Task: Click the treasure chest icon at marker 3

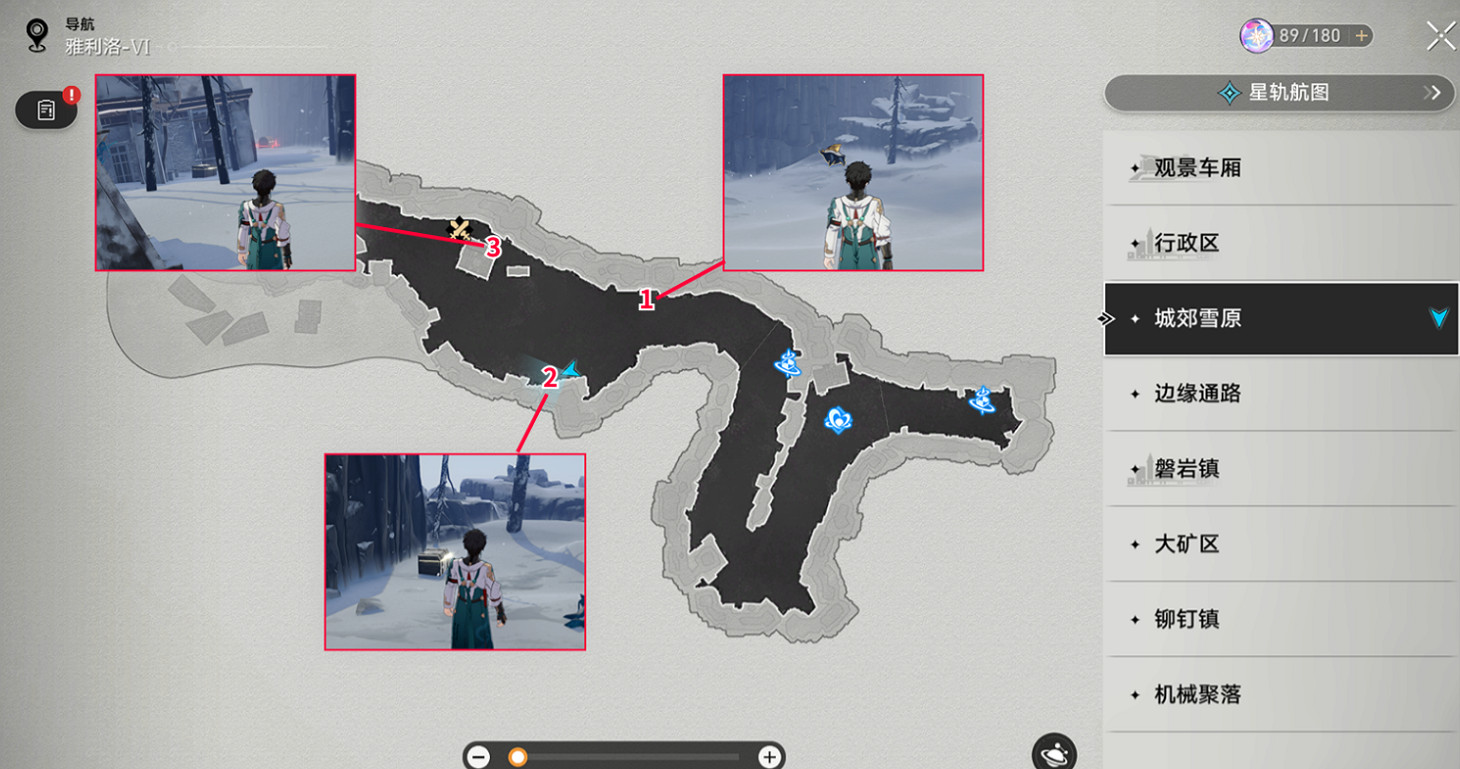Action: [x=461, y=228]
